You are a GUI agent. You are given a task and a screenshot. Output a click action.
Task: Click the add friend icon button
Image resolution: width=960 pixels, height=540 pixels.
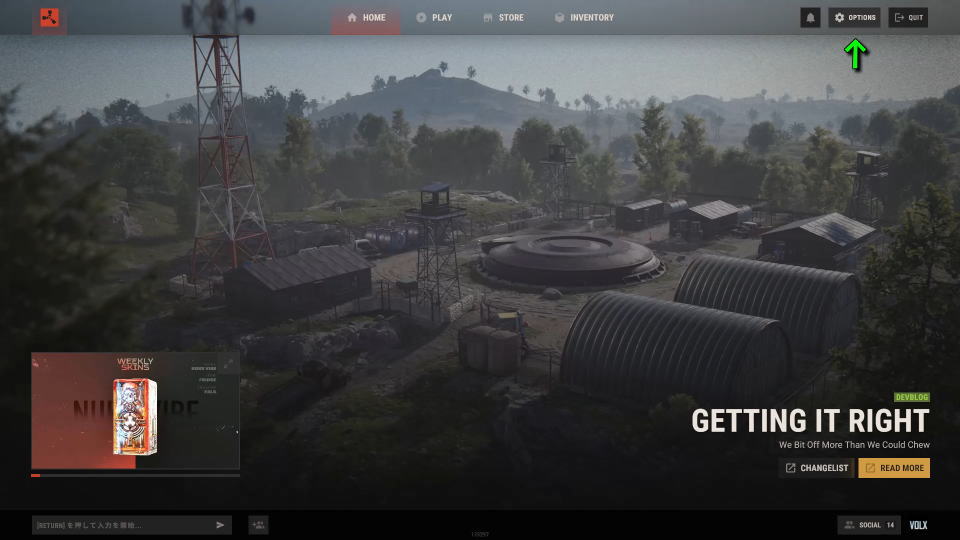pyautogui.click(x=258, y=525)
